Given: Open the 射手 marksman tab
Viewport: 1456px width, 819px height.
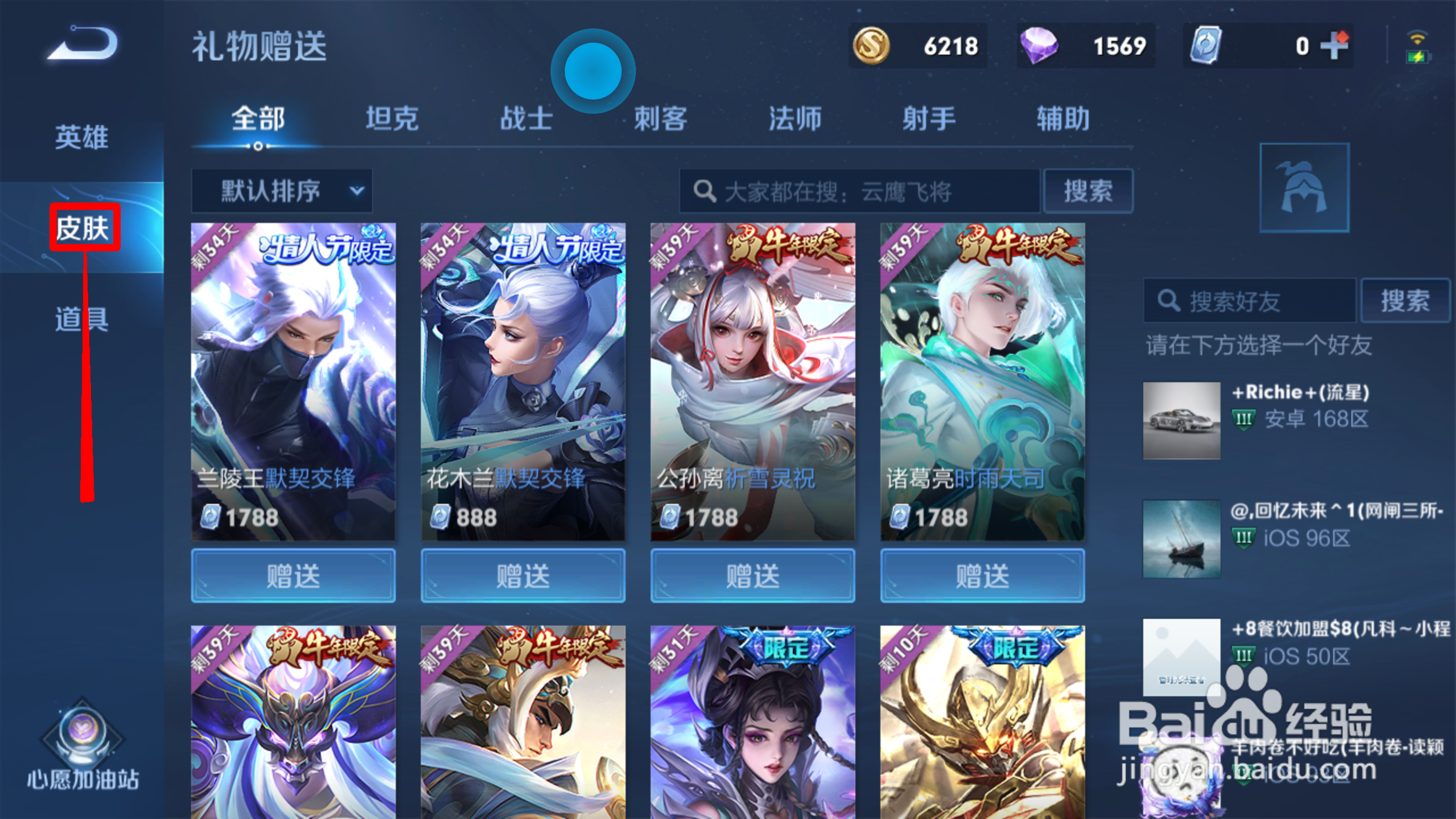Looking at the screenshot, I should [x=929, y=118].
